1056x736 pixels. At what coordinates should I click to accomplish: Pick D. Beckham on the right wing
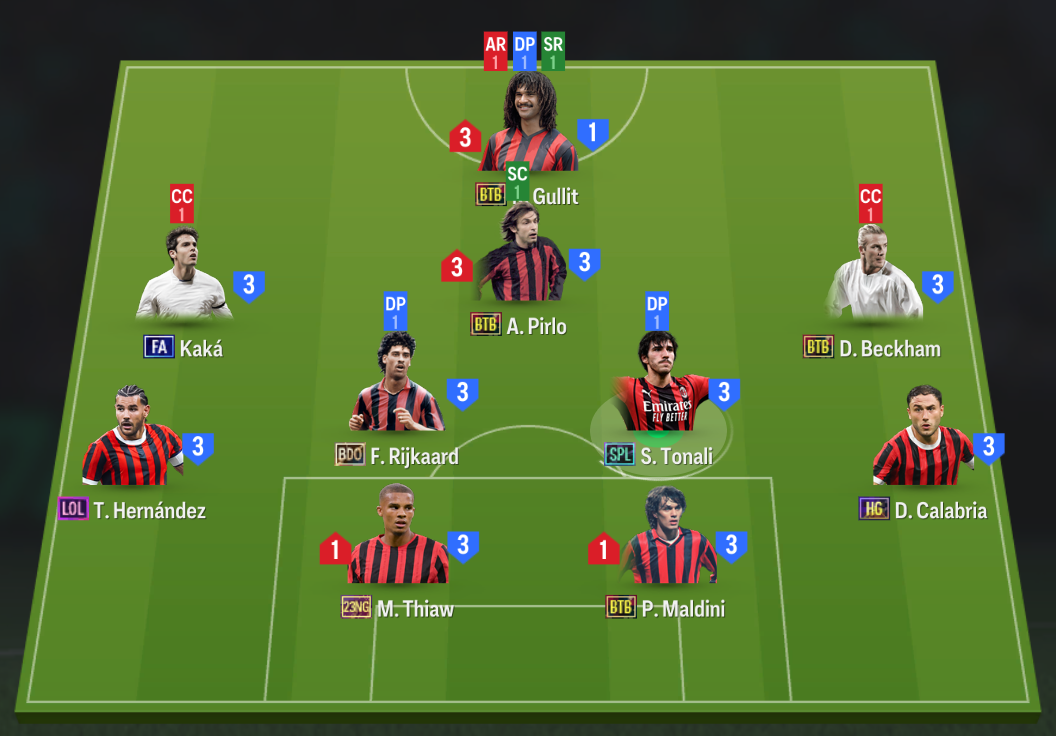coord(872,278)
